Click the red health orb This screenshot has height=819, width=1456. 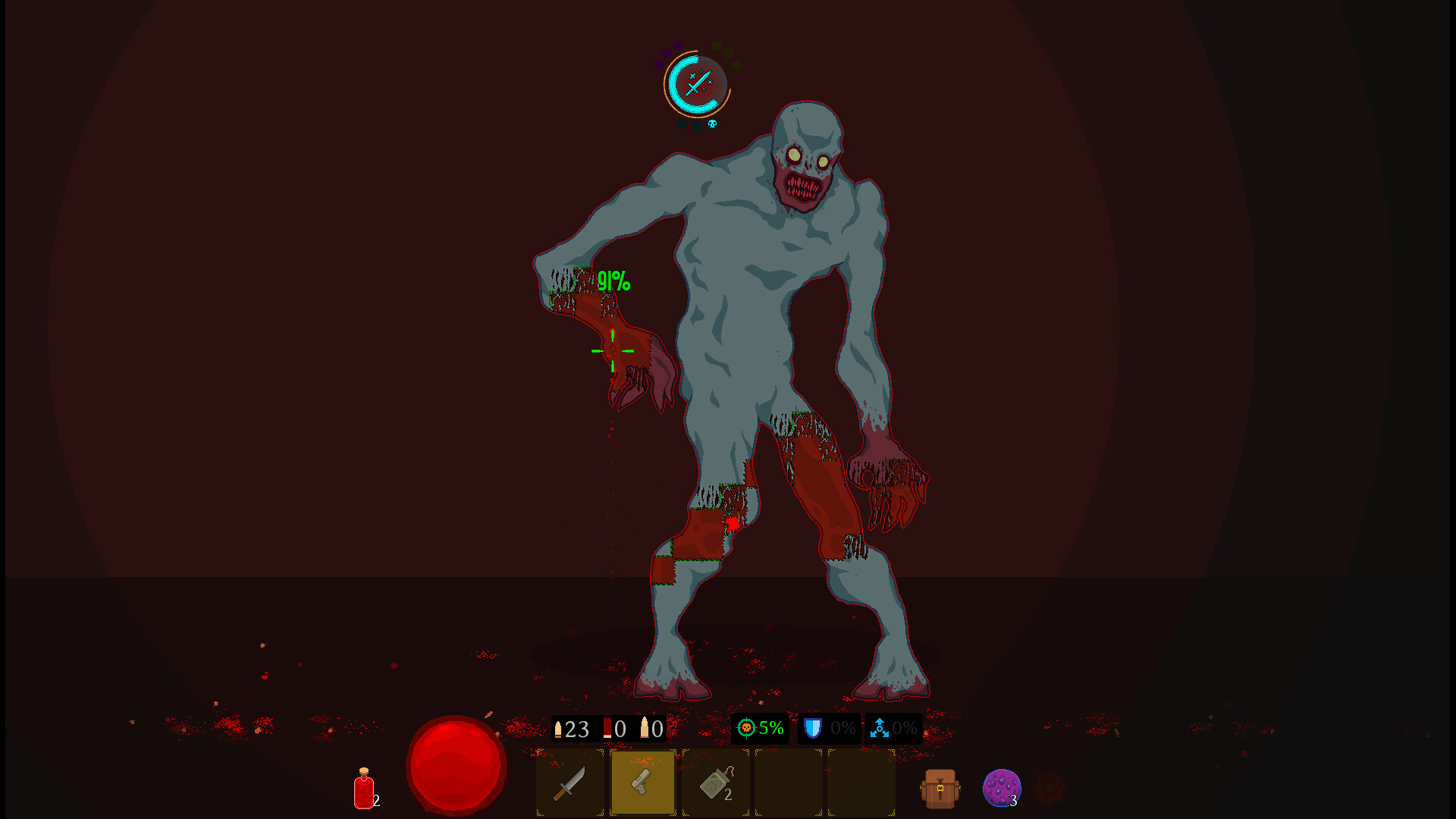(455, 766)
